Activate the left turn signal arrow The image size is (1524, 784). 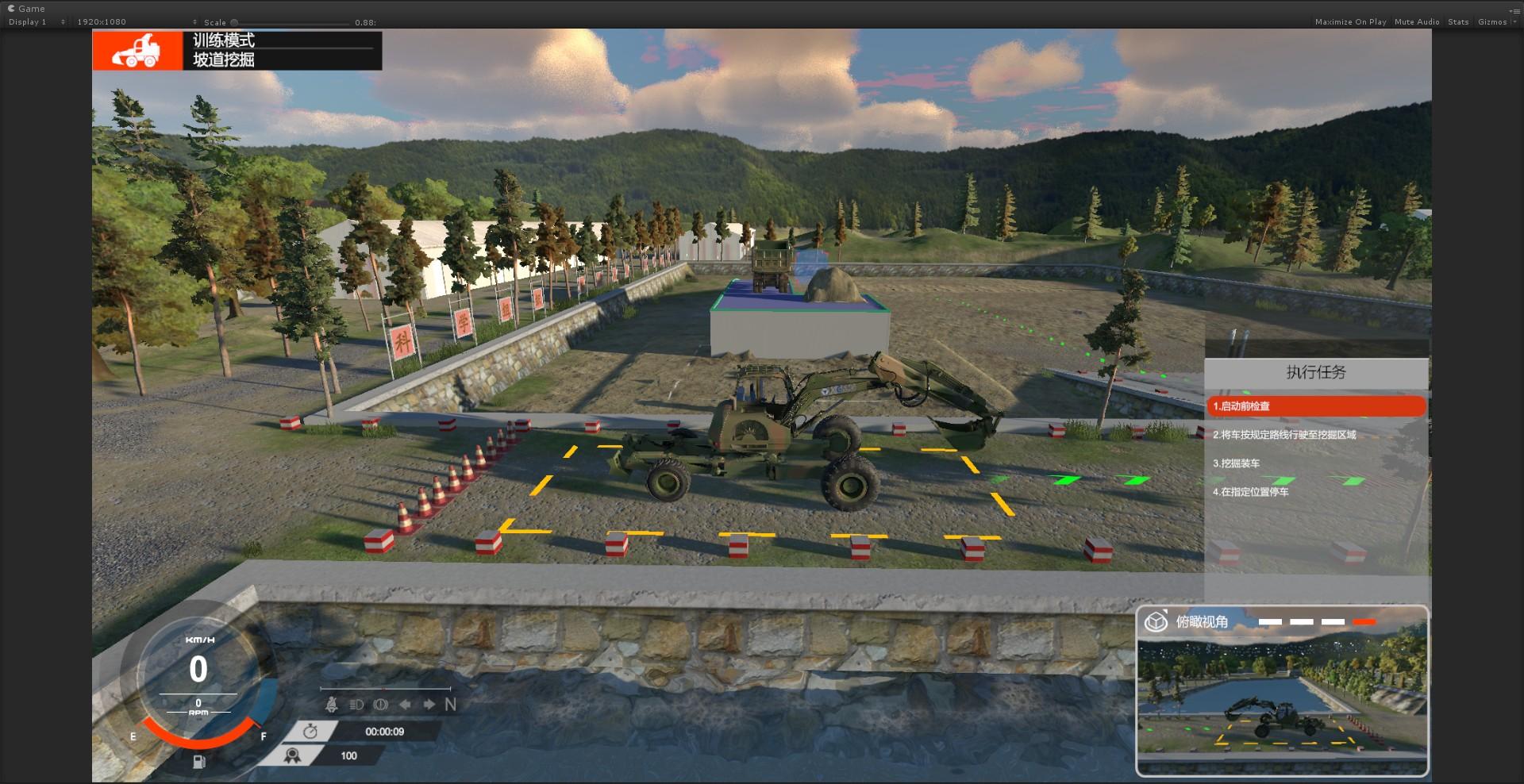click(x=405, y=705)
